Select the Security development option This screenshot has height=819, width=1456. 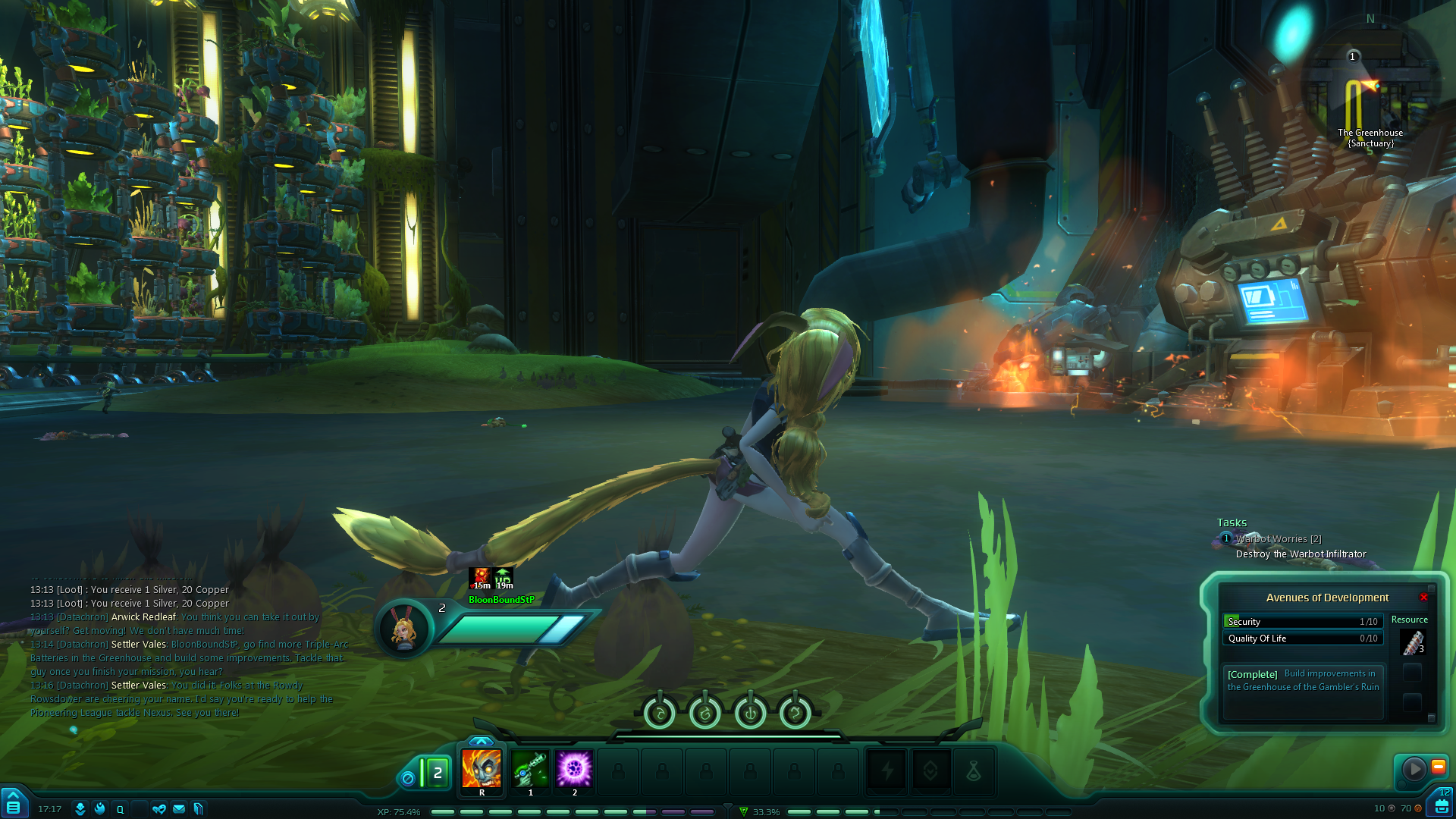(1302, 622)
